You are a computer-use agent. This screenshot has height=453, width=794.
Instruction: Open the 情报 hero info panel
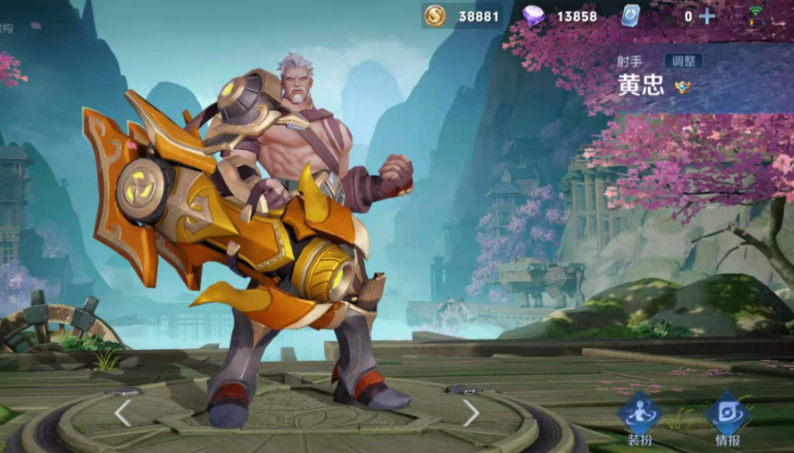click(x=727, y=418)
